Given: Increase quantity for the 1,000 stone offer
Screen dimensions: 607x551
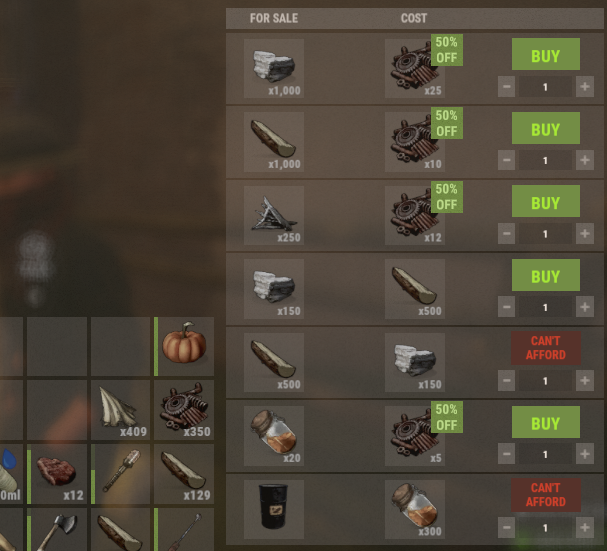Looking at the screenshot, I should tap(585, 86).
